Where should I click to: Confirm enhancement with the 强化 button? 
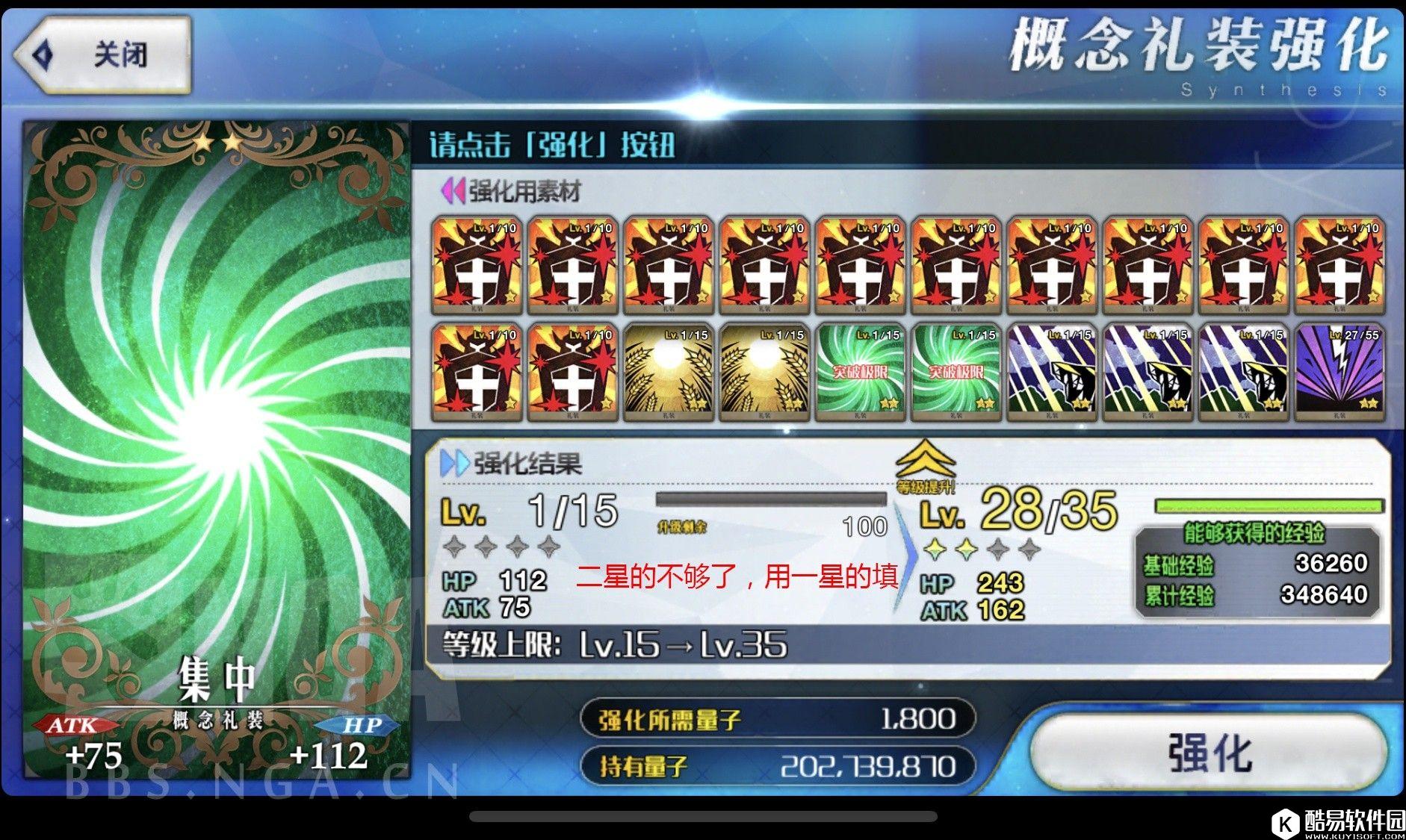(1210, 751)
